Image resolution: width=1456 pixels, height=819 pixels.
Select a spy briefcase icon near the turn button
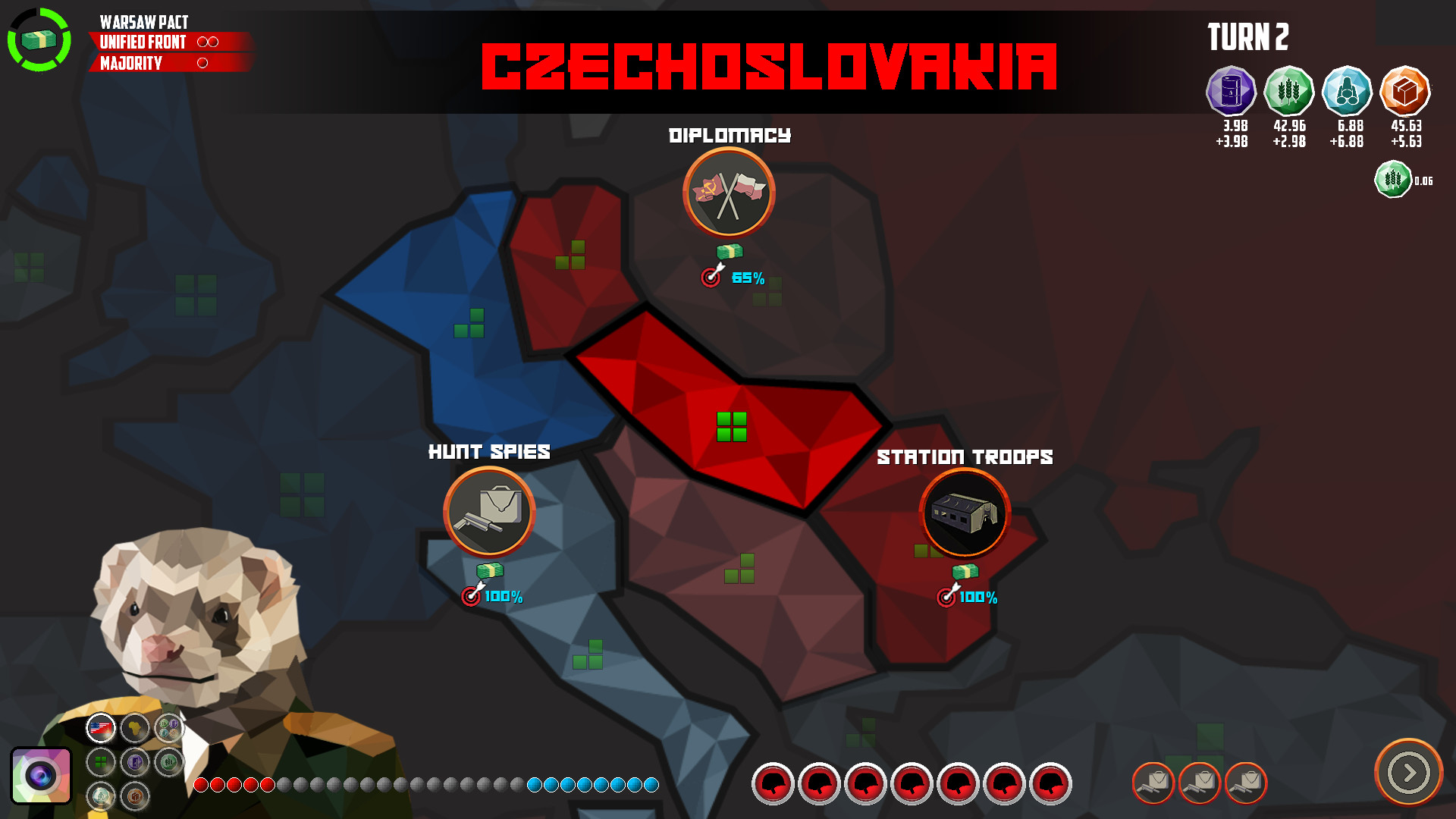[x=1155, y=785]
